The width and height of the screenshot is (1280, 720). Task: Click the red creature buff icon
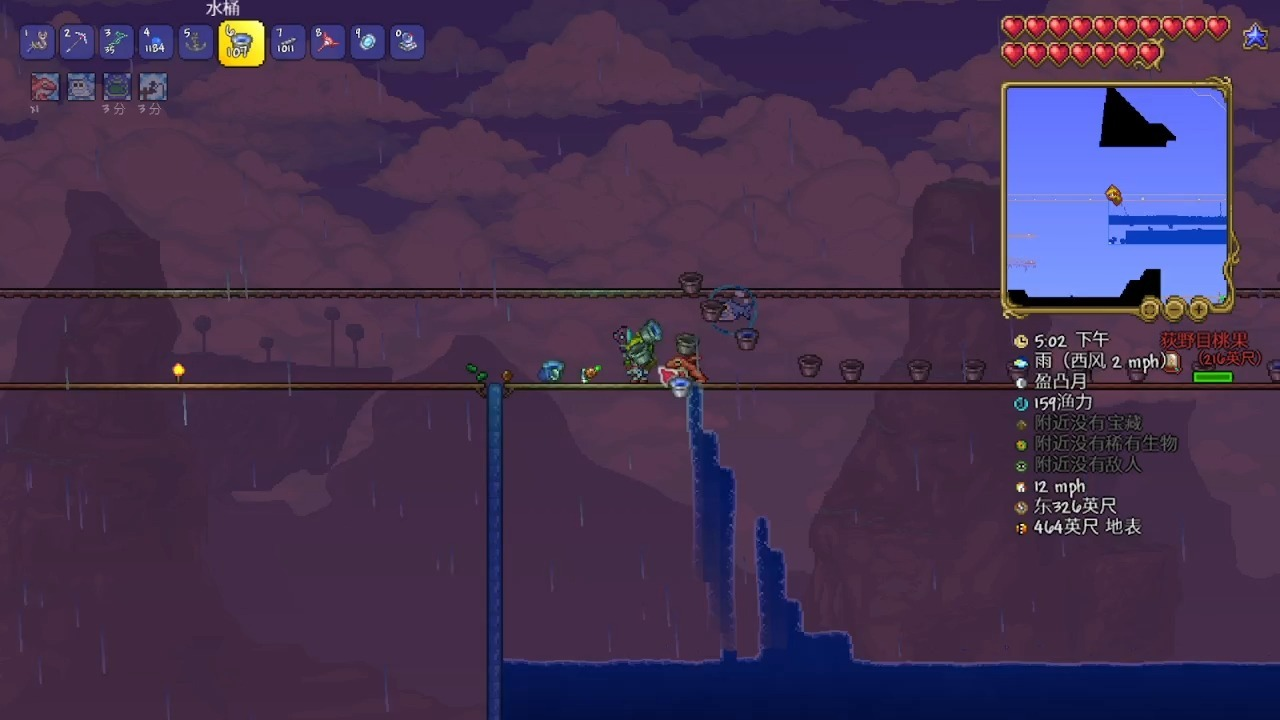click(44, 87)
